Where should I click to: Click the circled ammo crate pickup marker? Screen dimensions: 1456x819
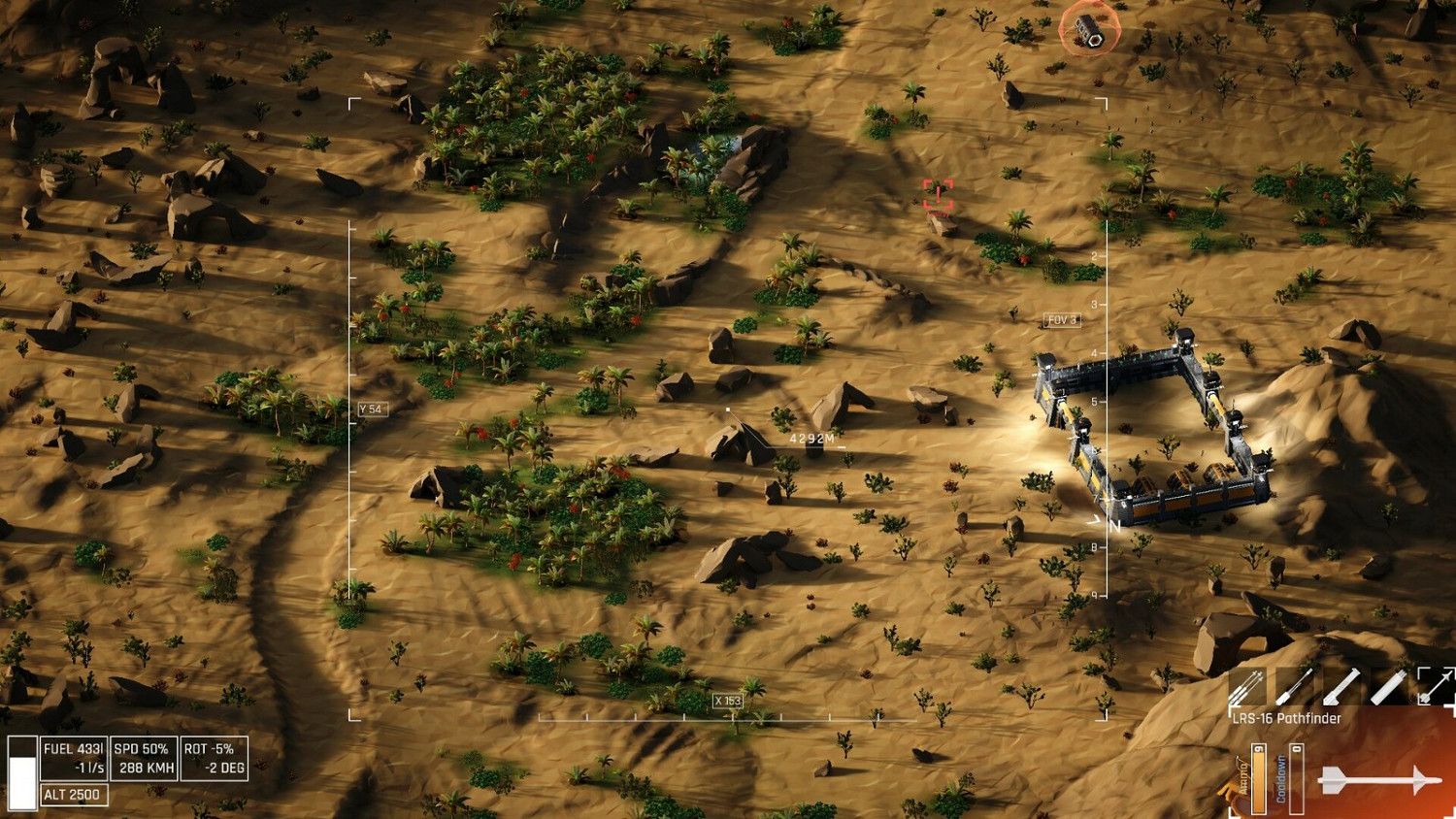[1089, 30]
